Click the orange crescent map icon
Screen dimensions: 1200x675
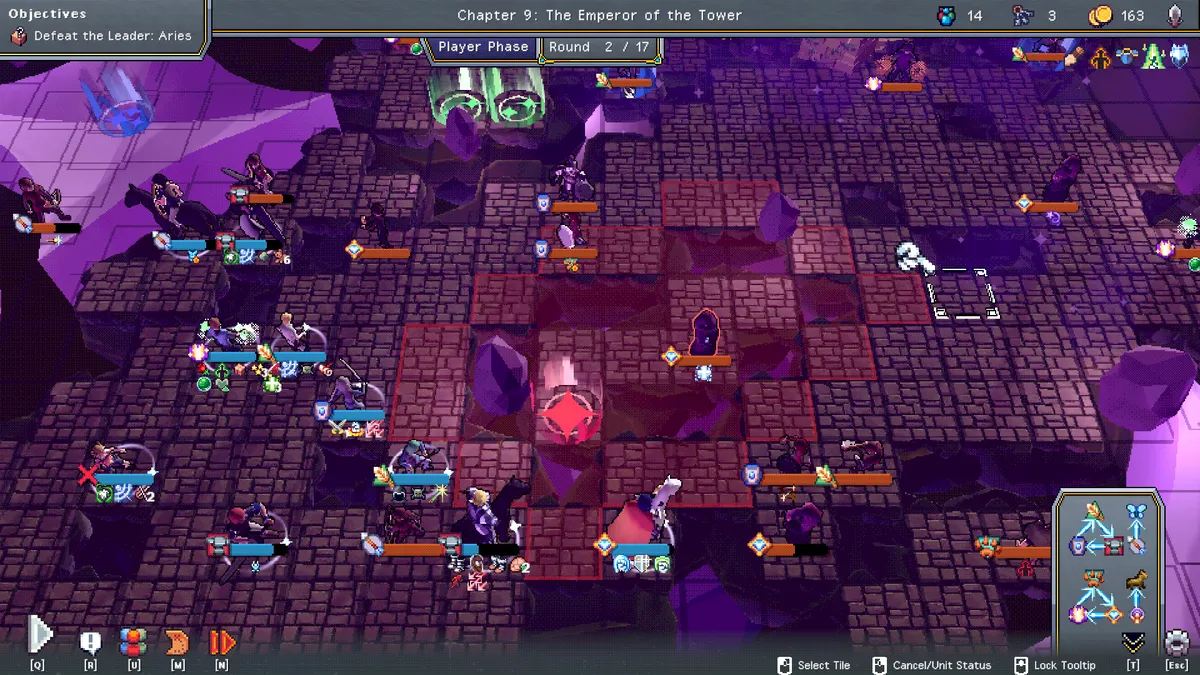coord(177,642)
